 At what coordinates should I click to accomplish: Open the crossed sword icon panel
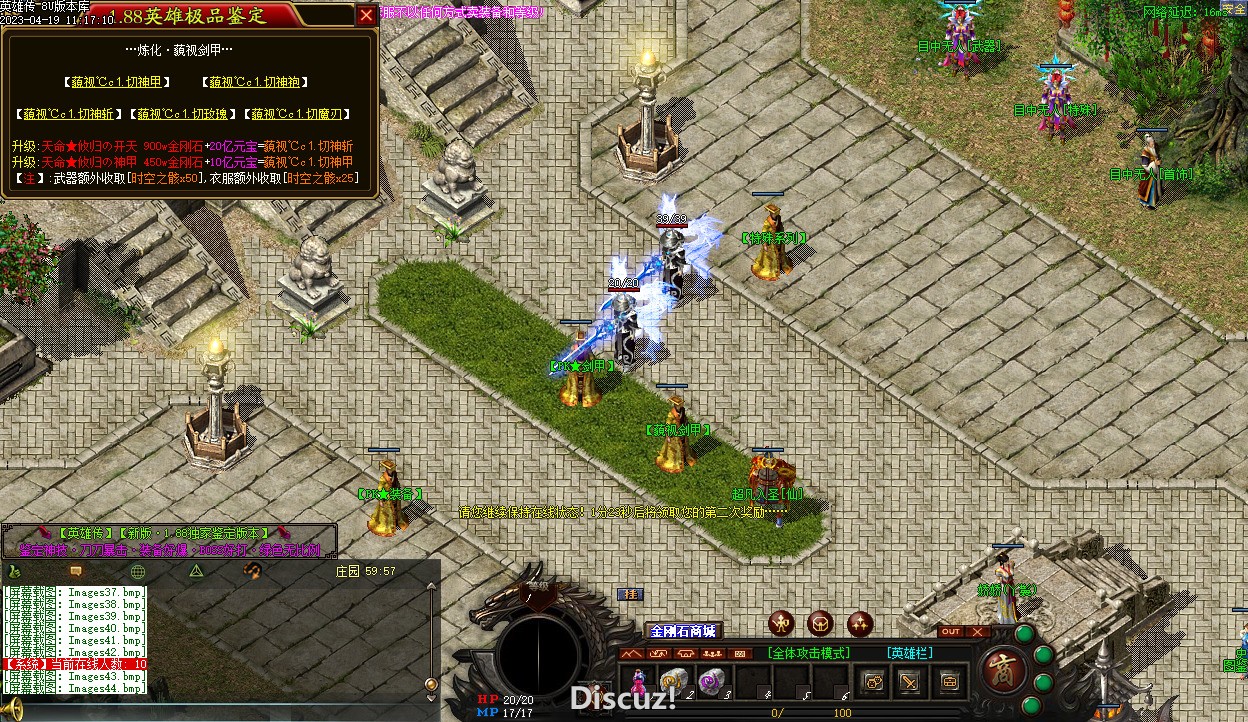[x=910, y=682]
